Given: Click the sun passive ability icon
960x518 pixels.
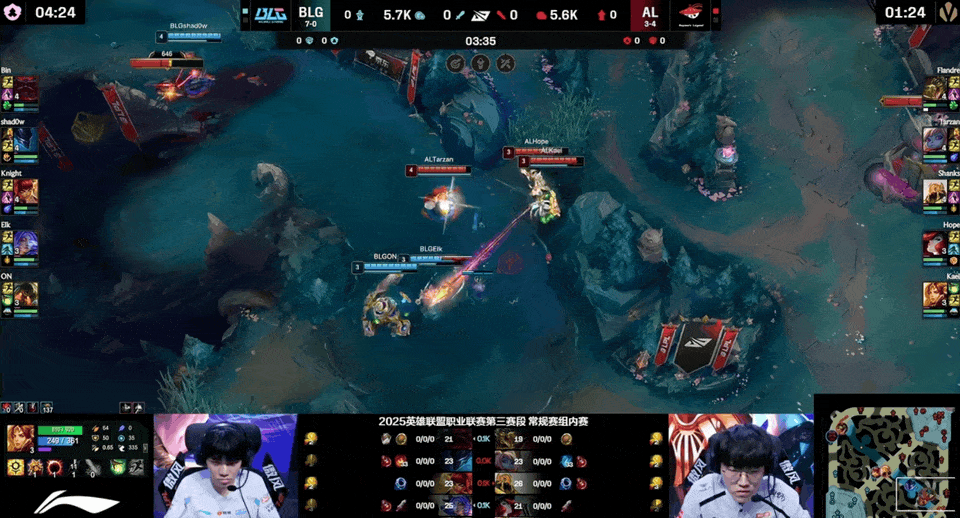Looking at the screenshot, I should pyautogui.click(x=16, y=467).
